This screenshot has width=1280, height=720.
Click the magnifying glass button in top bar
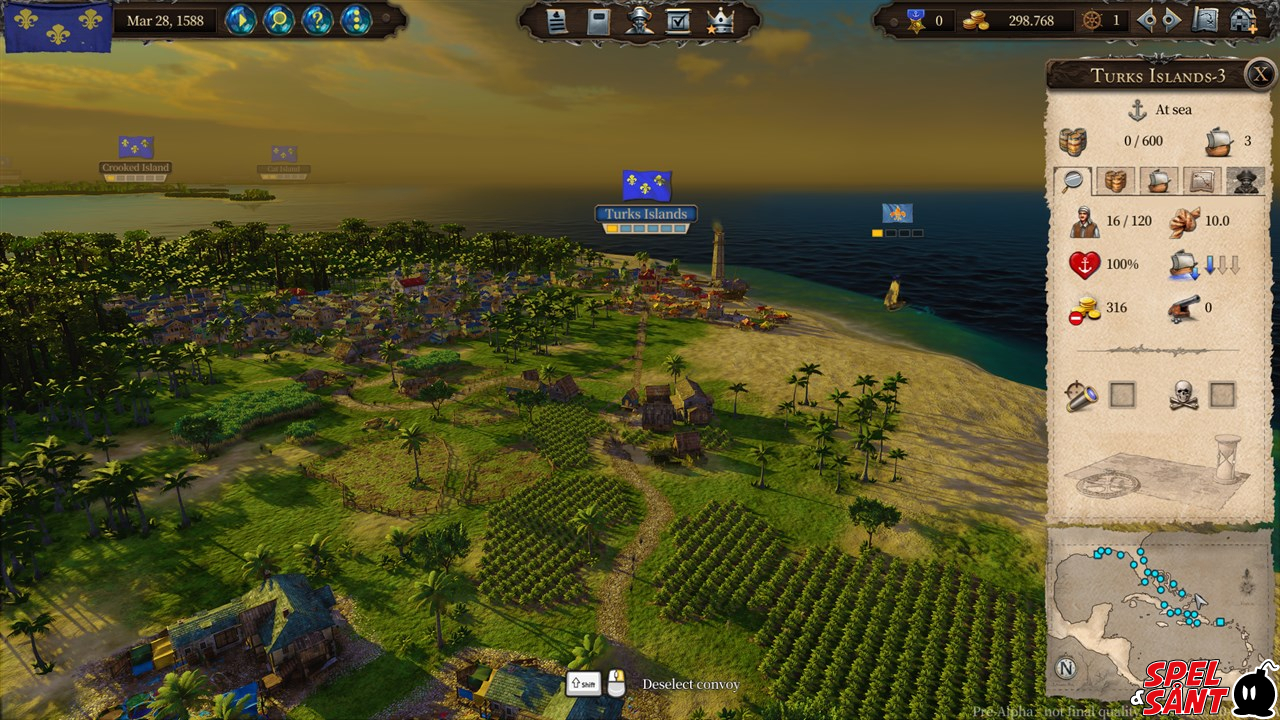279,20
